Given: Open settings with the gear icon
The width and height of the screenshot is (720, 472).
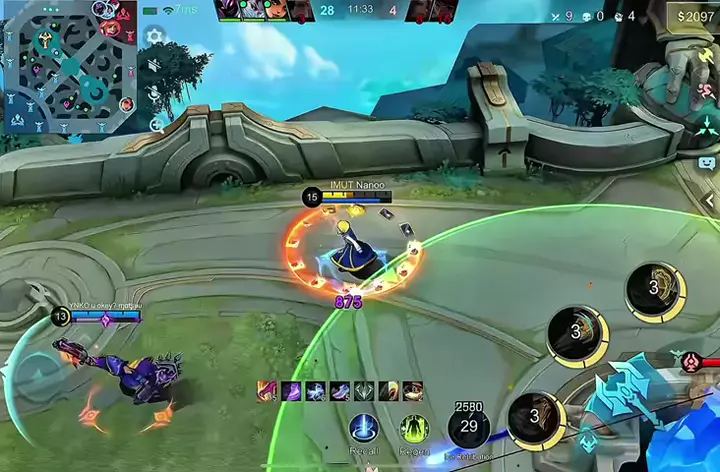Looking at the screenshot, I should [x=155, y=36].
